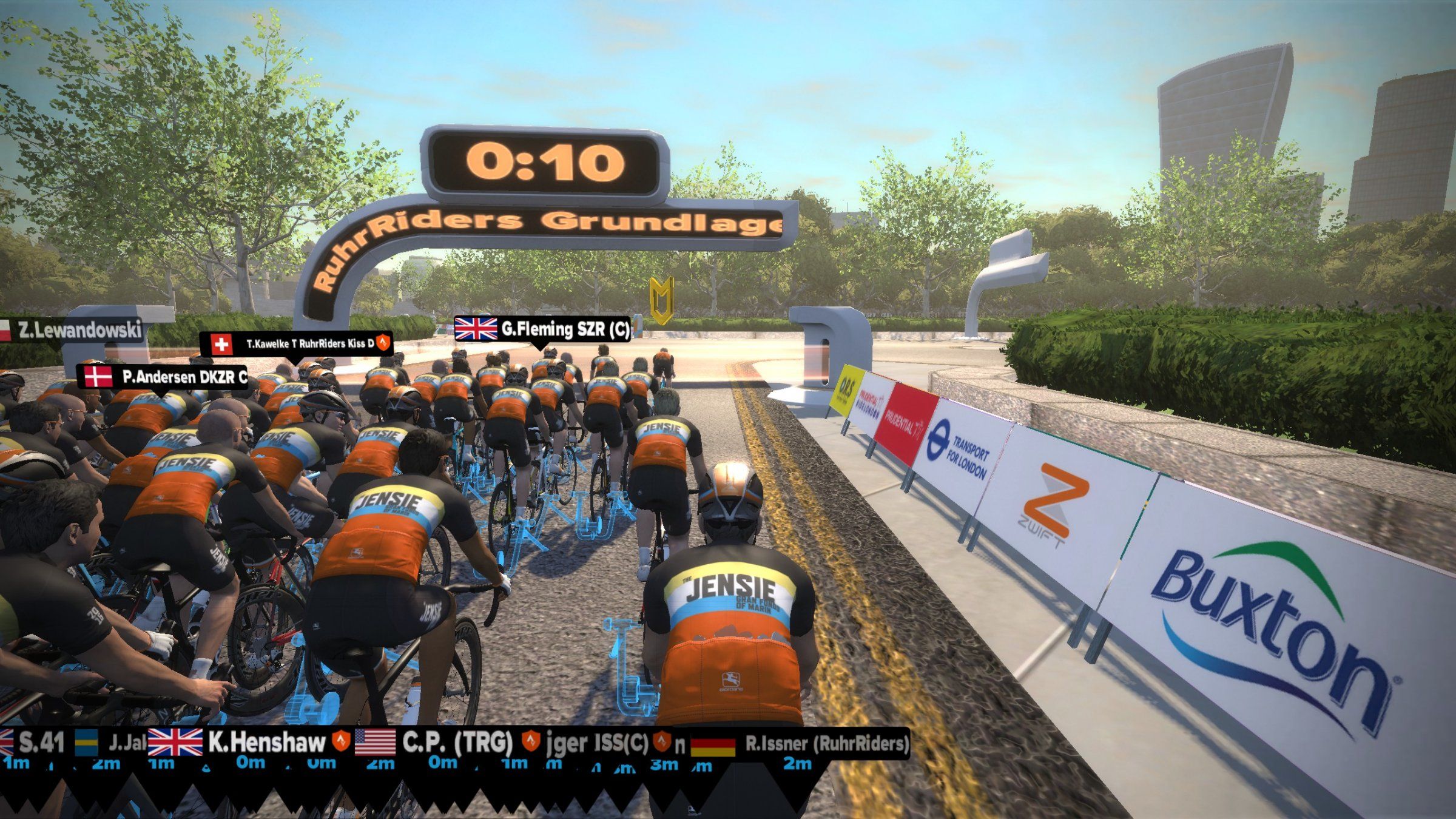
Task: Choose R.Issner (RuhrRiders) name tag
Action: click(801, 744)
